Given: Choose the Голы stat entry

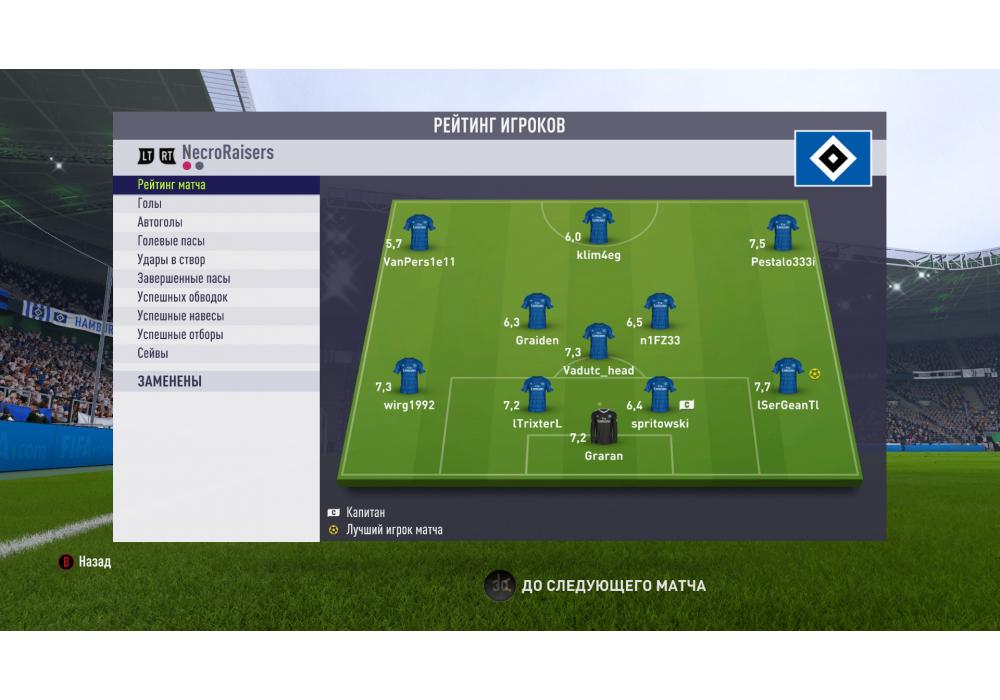Looking at the screenshot, I should click(215, 204).
